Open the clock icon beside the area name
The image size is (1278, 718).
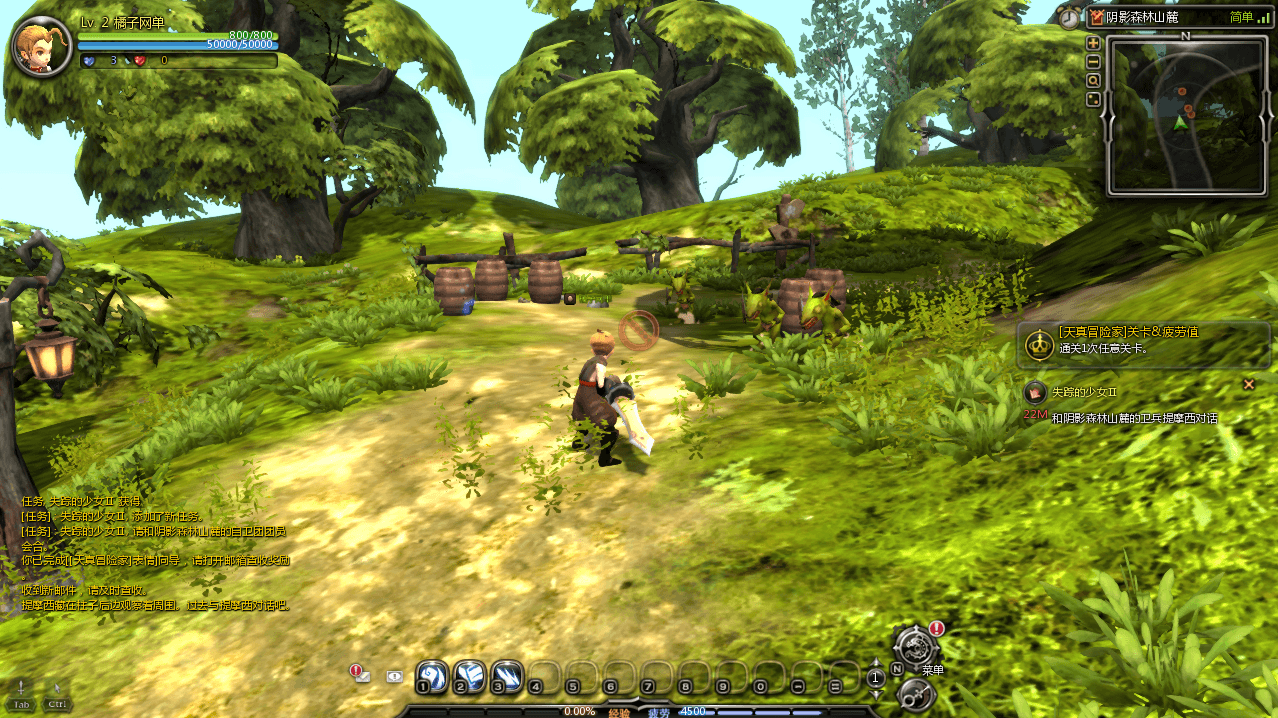pos(1070,17)
